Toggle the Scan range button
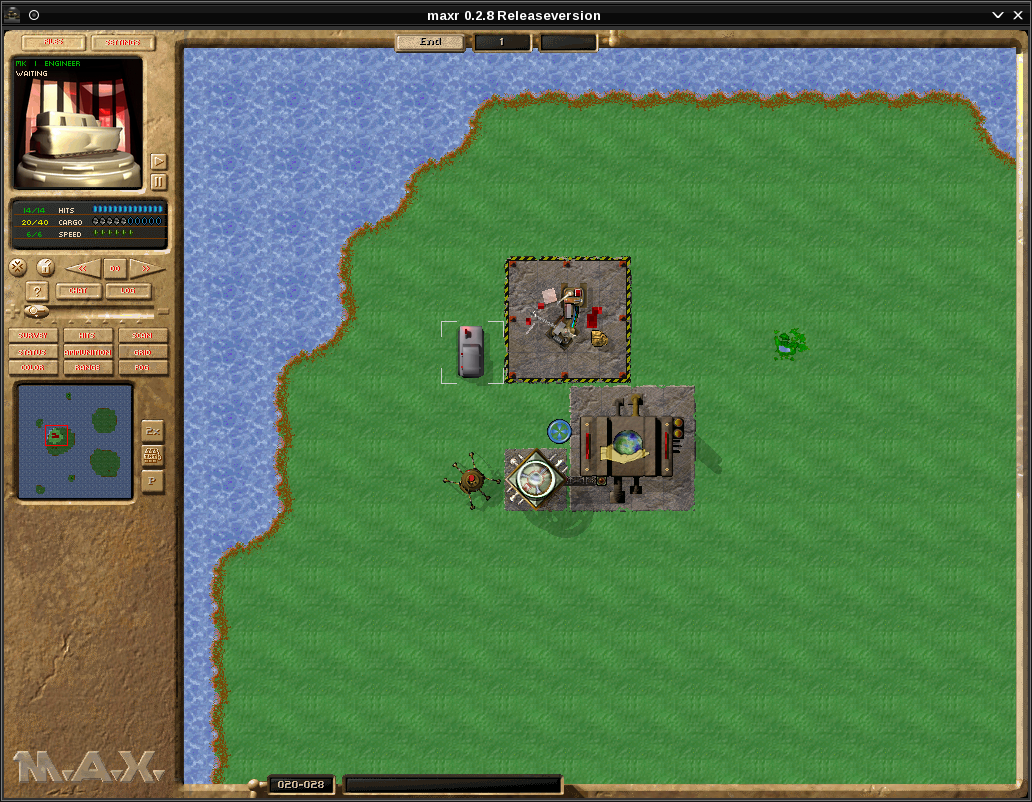 coord(143,336)
